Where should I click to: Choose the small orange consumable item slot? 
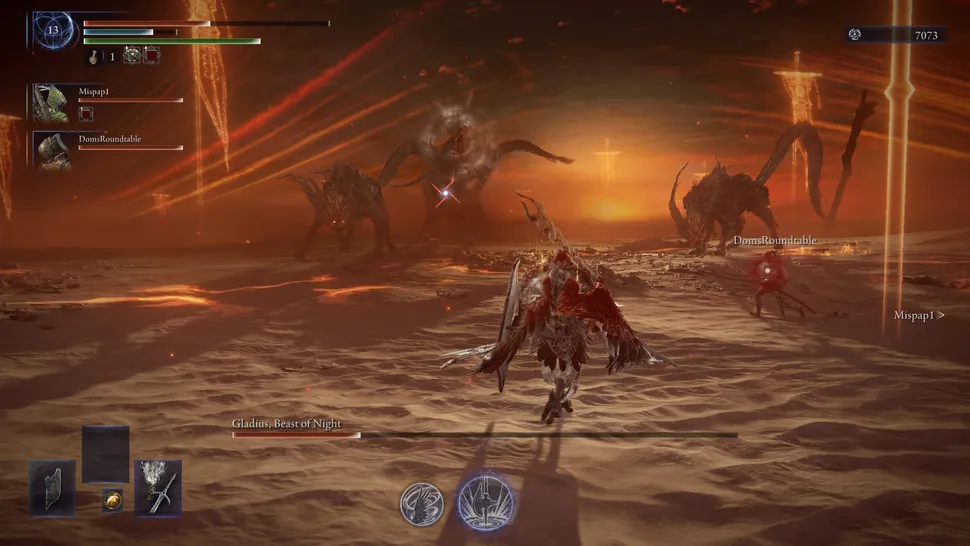tap(113, 498)
